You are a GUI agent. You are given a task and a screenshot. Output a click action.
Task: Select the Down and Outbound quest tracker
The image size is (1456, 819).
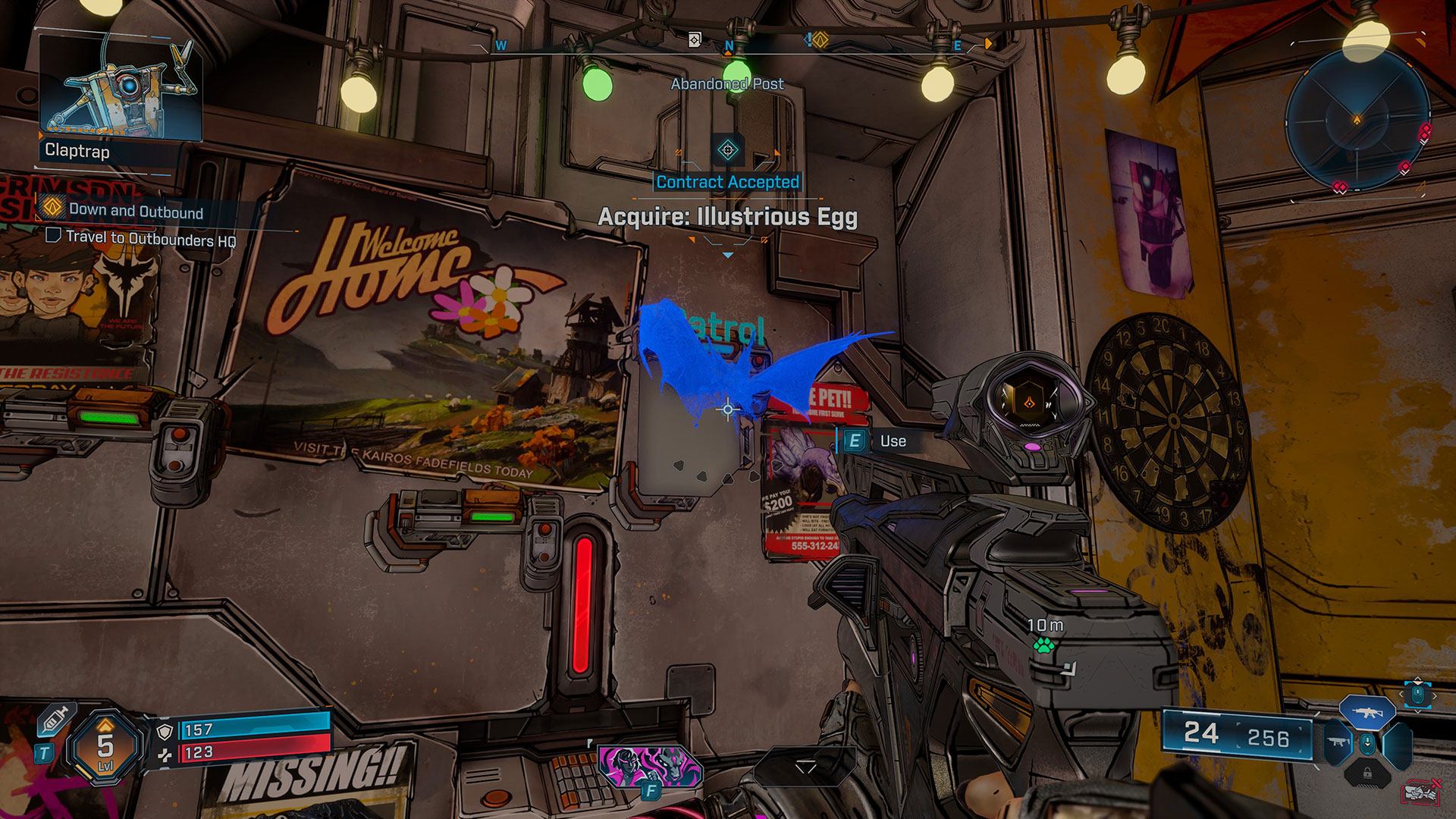click(x=135, y=212)
